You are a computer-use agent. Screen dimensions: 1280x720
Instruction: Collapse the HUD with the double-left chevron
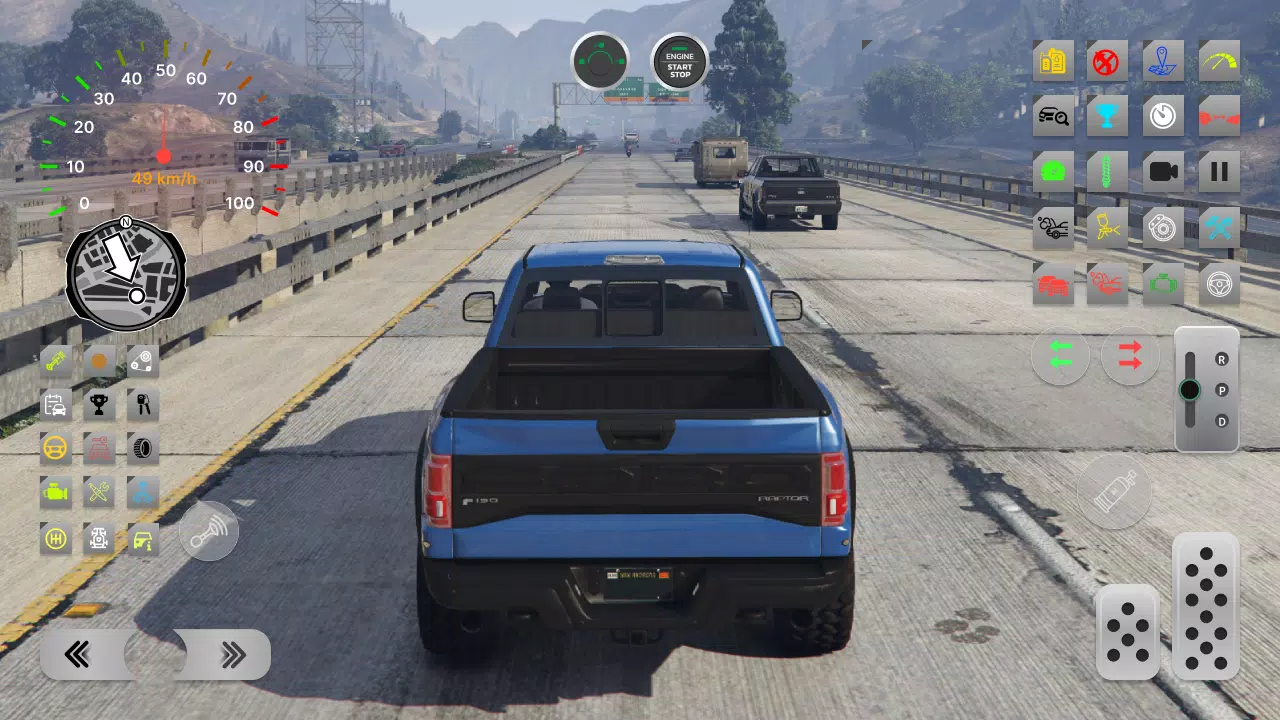(x=75, y=653)
